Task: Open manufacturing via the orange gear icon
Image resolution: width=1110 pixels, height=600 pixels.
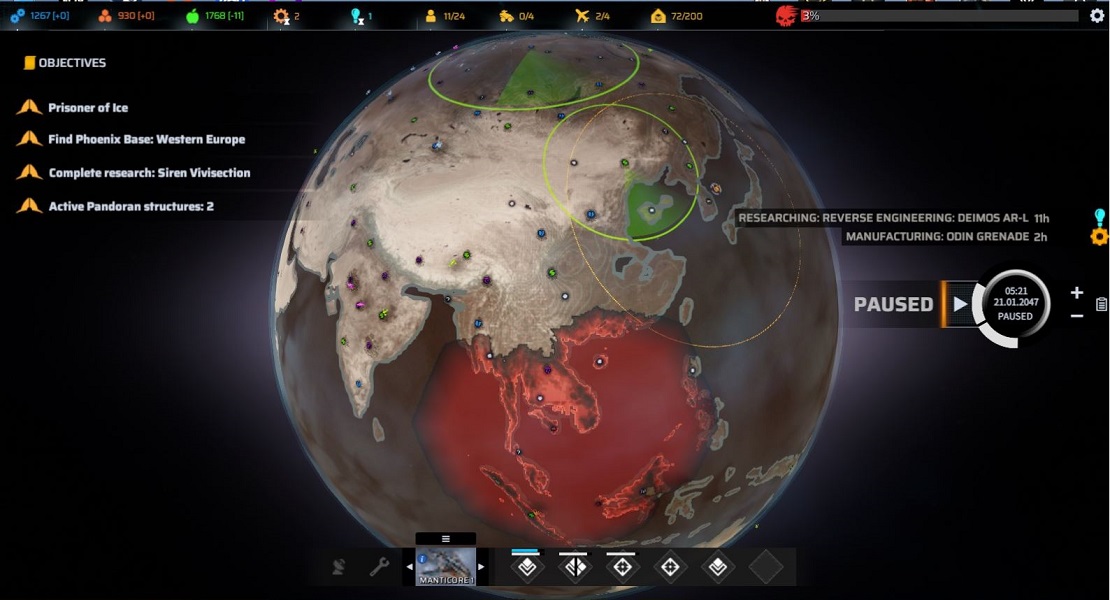Action: coord(1099,237)
